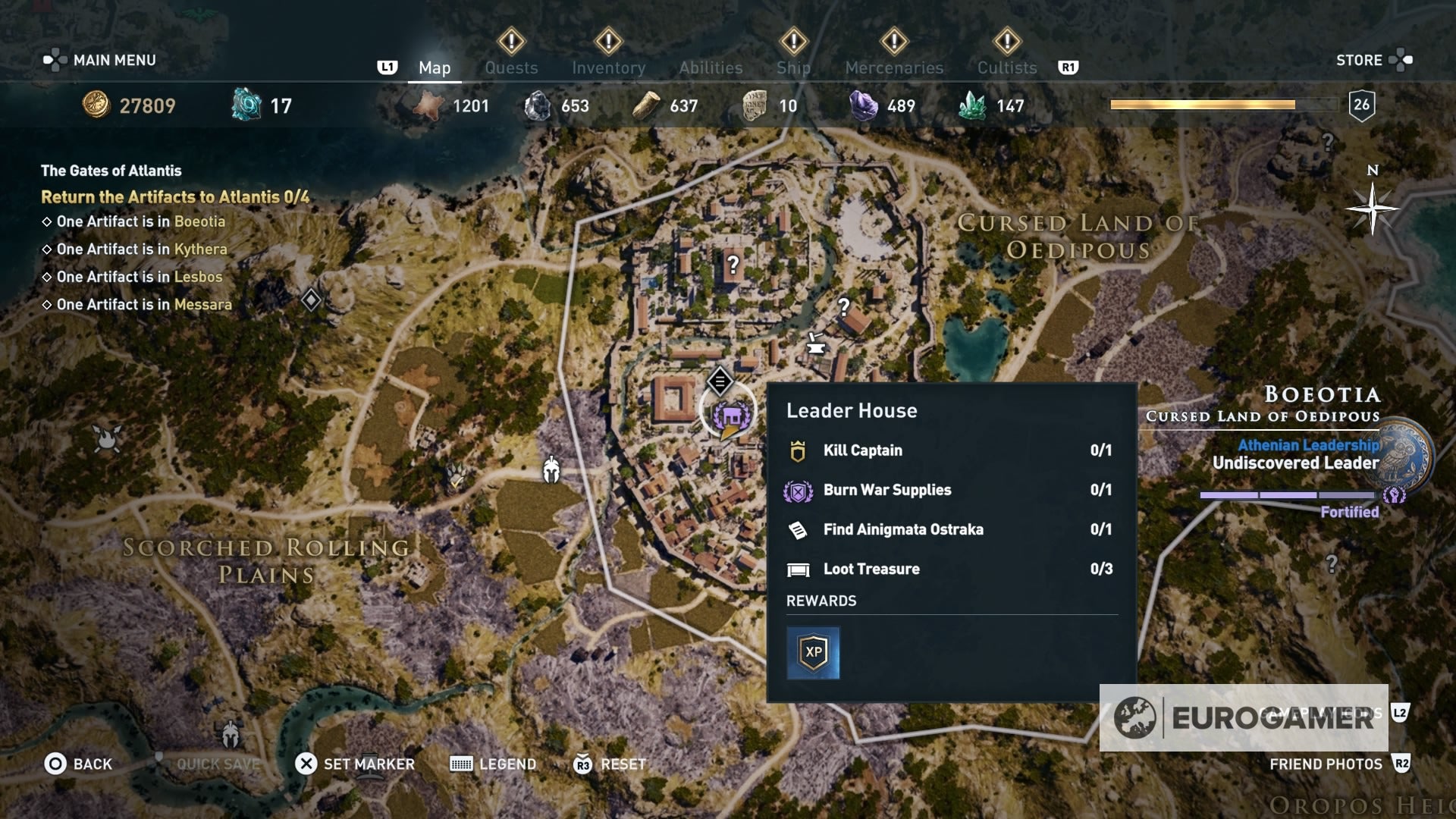1456x819 pixels.
Task: Click the level 26 experience progress bar
Action: pyautogui.click(x=1222, y=105)
